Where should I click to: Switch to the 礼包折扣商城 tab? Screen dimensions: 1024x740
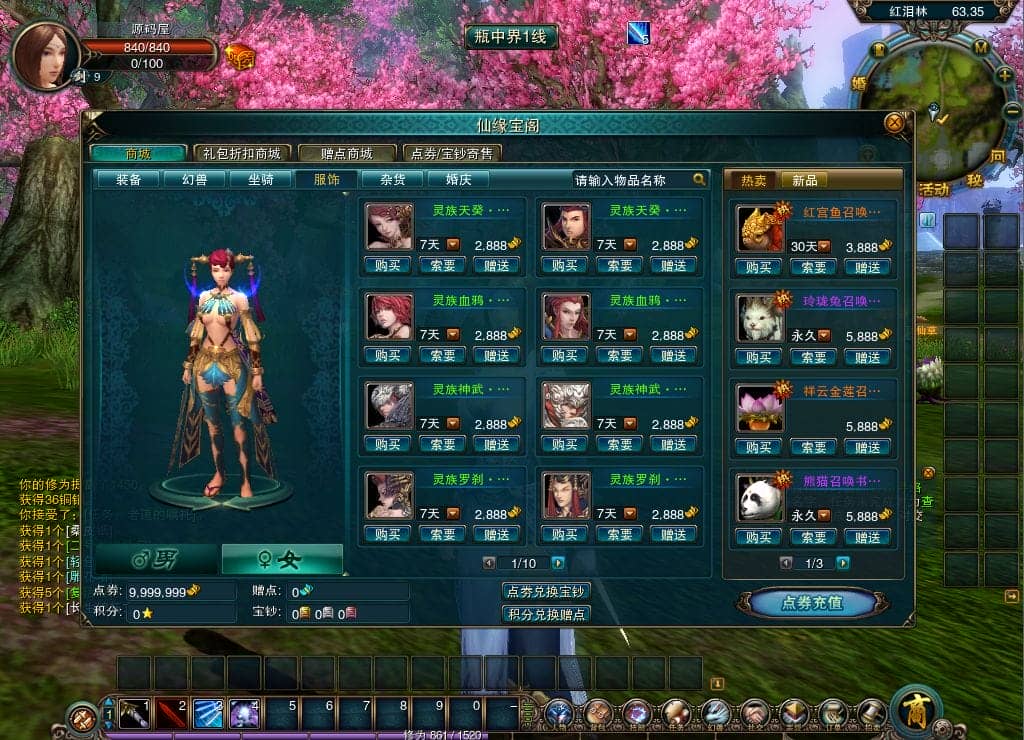point(241,153)
